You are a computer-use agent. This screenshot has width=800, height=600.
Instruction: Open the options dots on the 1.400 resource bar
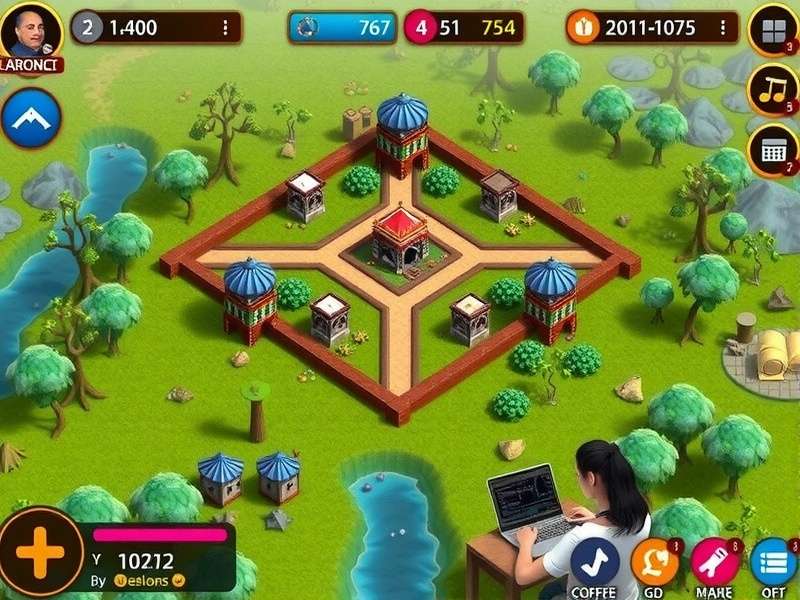225,28
